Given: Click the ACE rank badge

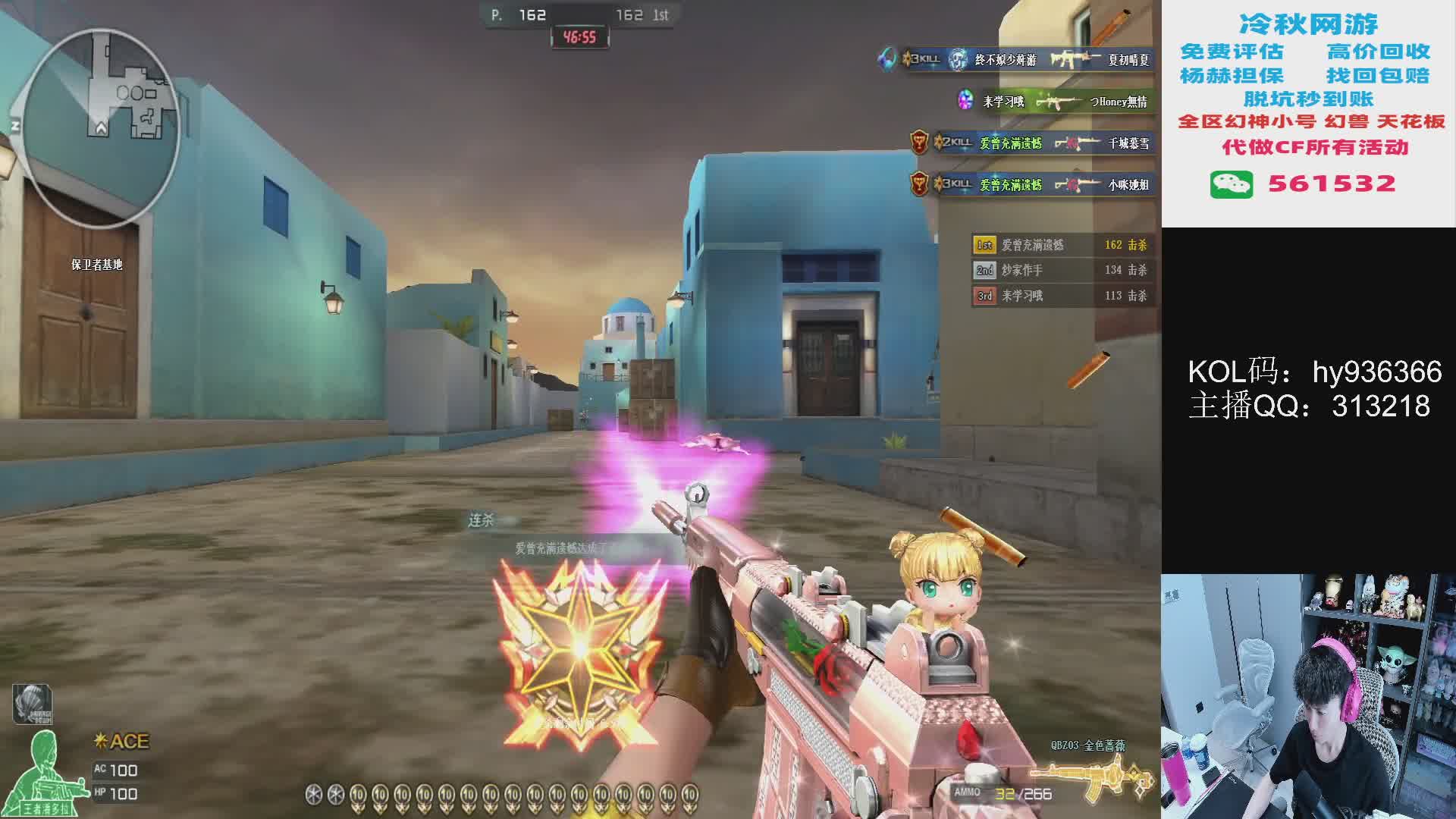Looking at the screenshot, I should [x=122, y=741].
